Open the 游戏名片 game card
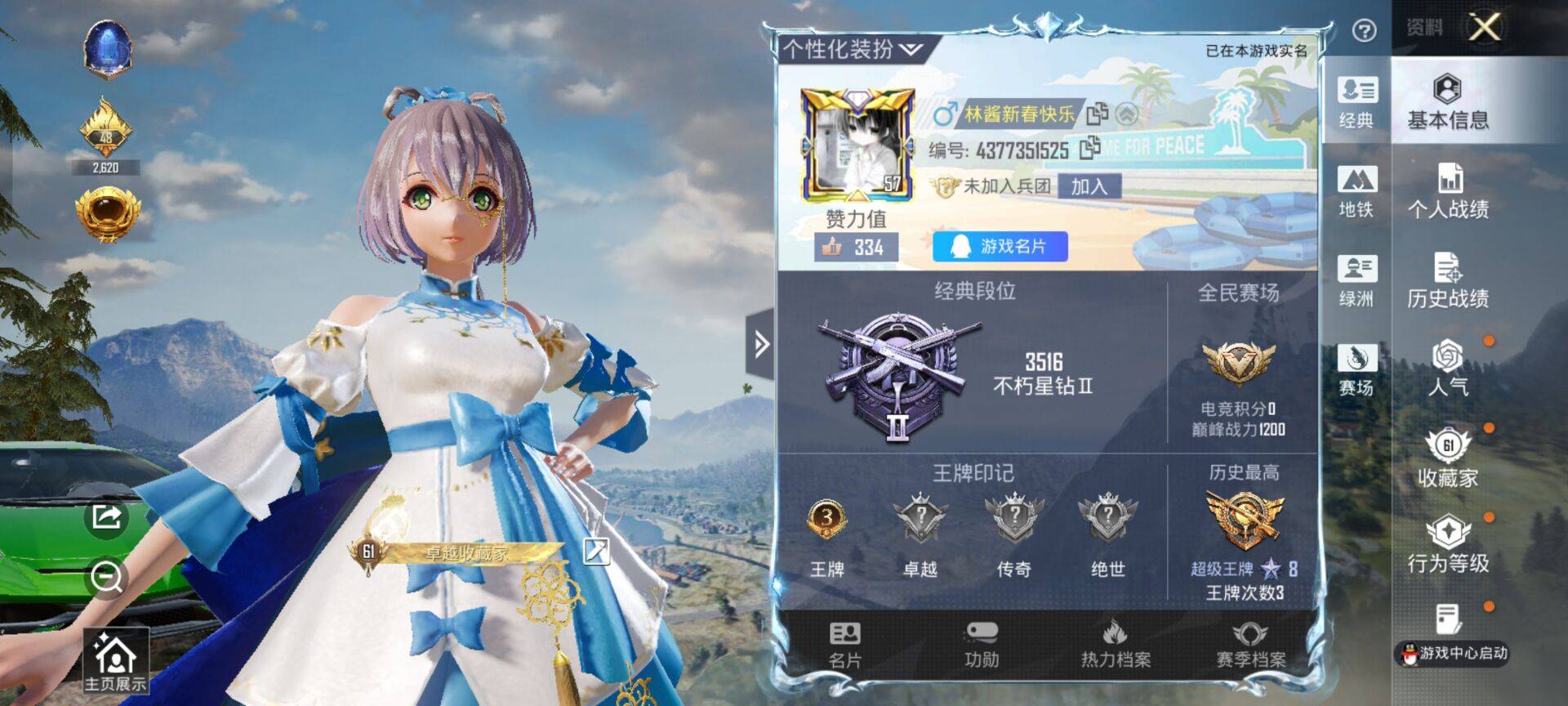 (1000, 246)
